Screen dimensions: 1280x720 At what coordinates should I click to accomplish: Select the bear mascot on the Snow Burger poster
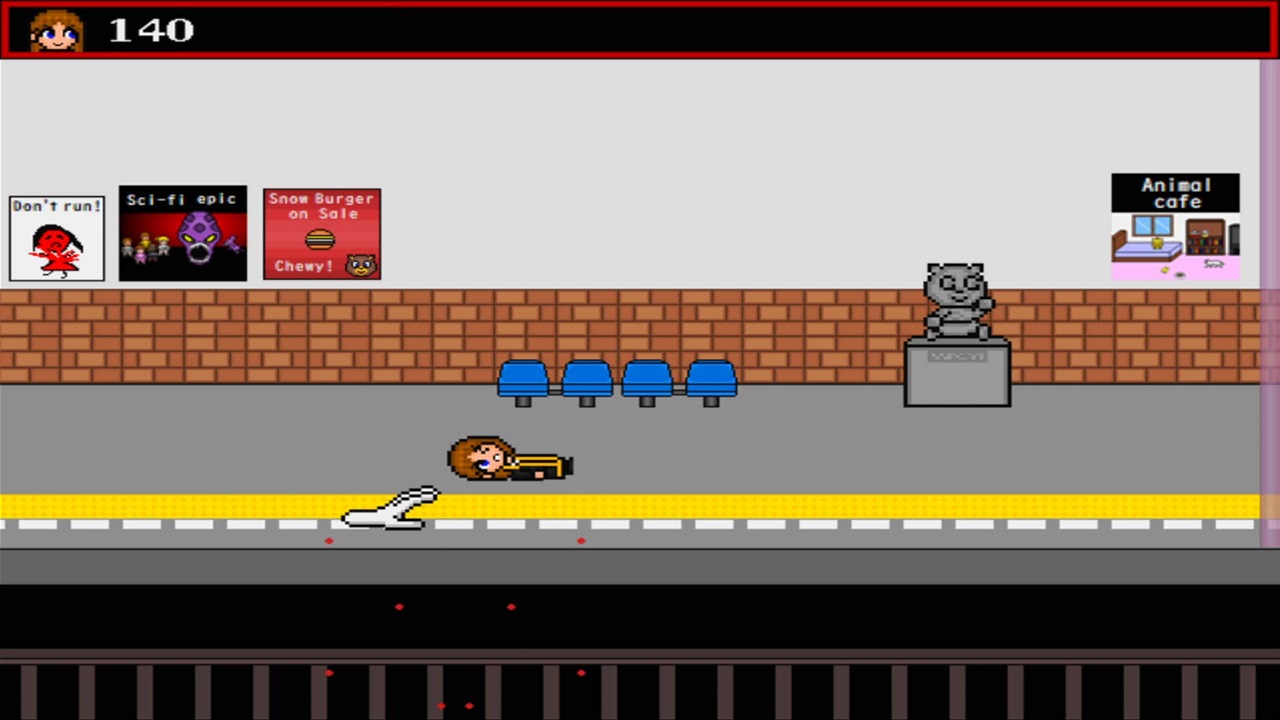pos(362,265)
